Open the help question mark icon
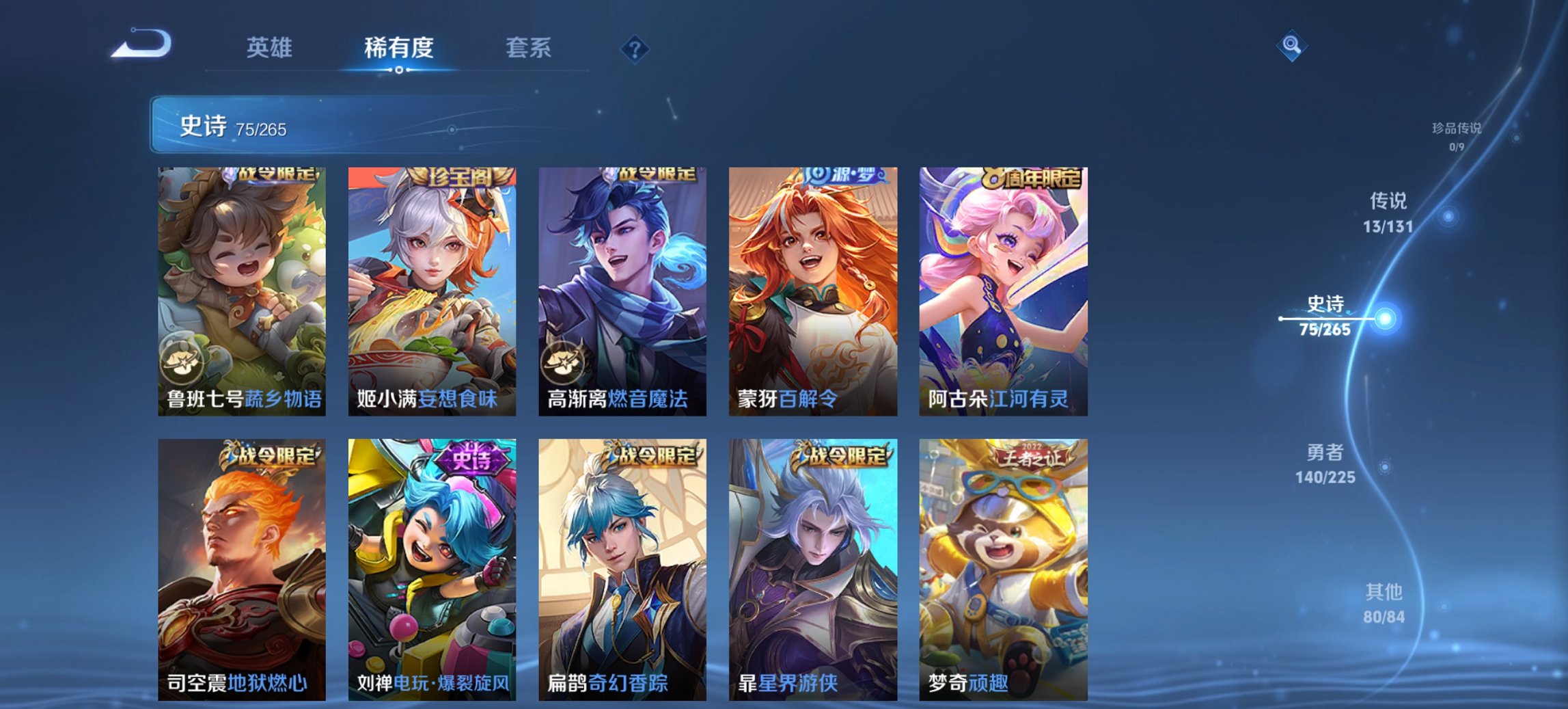Viewport: 1568px width, 709px height. pyautogui.click(x=635, y=48)
